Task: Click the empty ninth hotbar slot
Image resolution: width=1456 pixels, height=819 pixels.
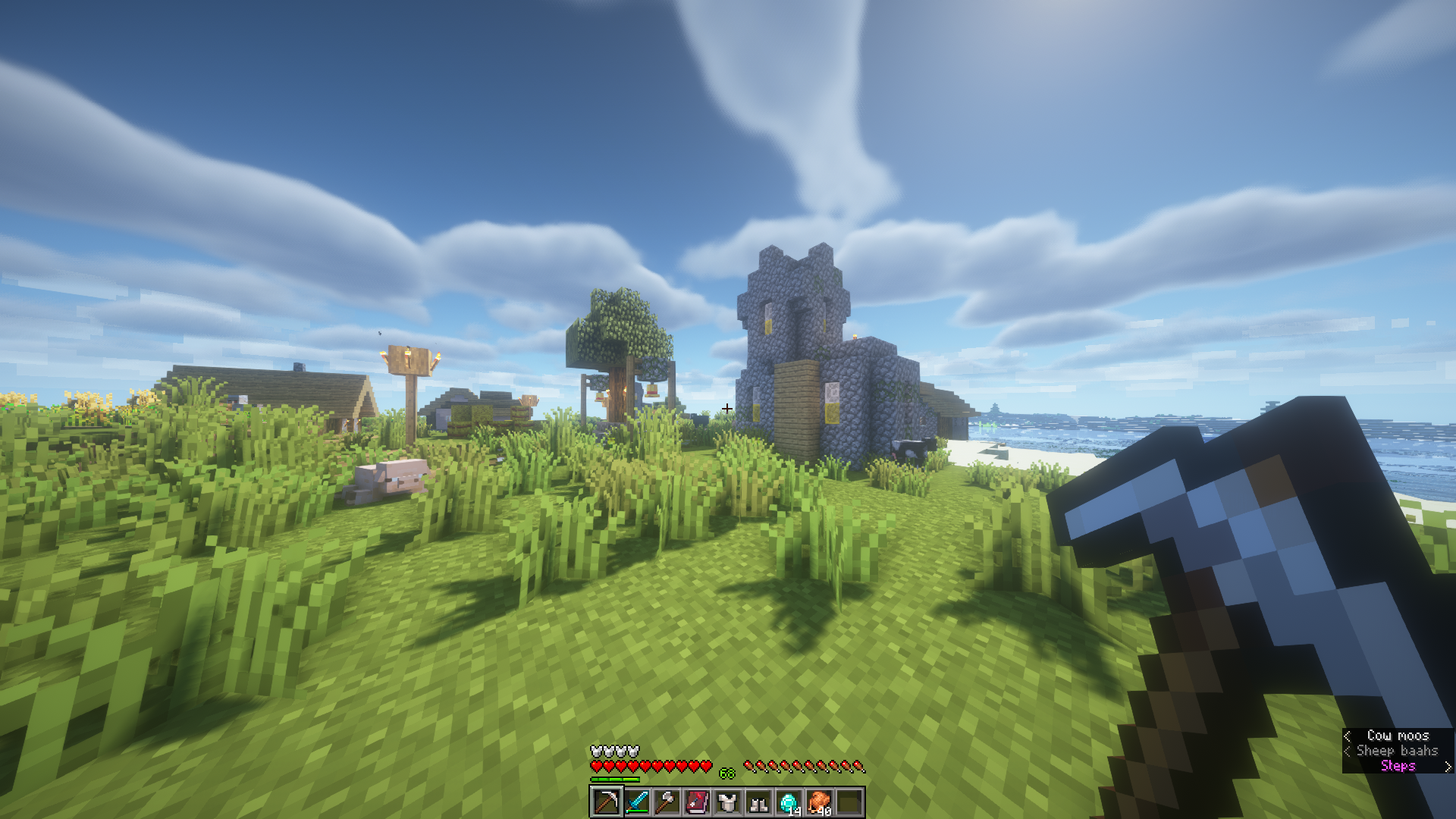Action: (x=849, y=802)
